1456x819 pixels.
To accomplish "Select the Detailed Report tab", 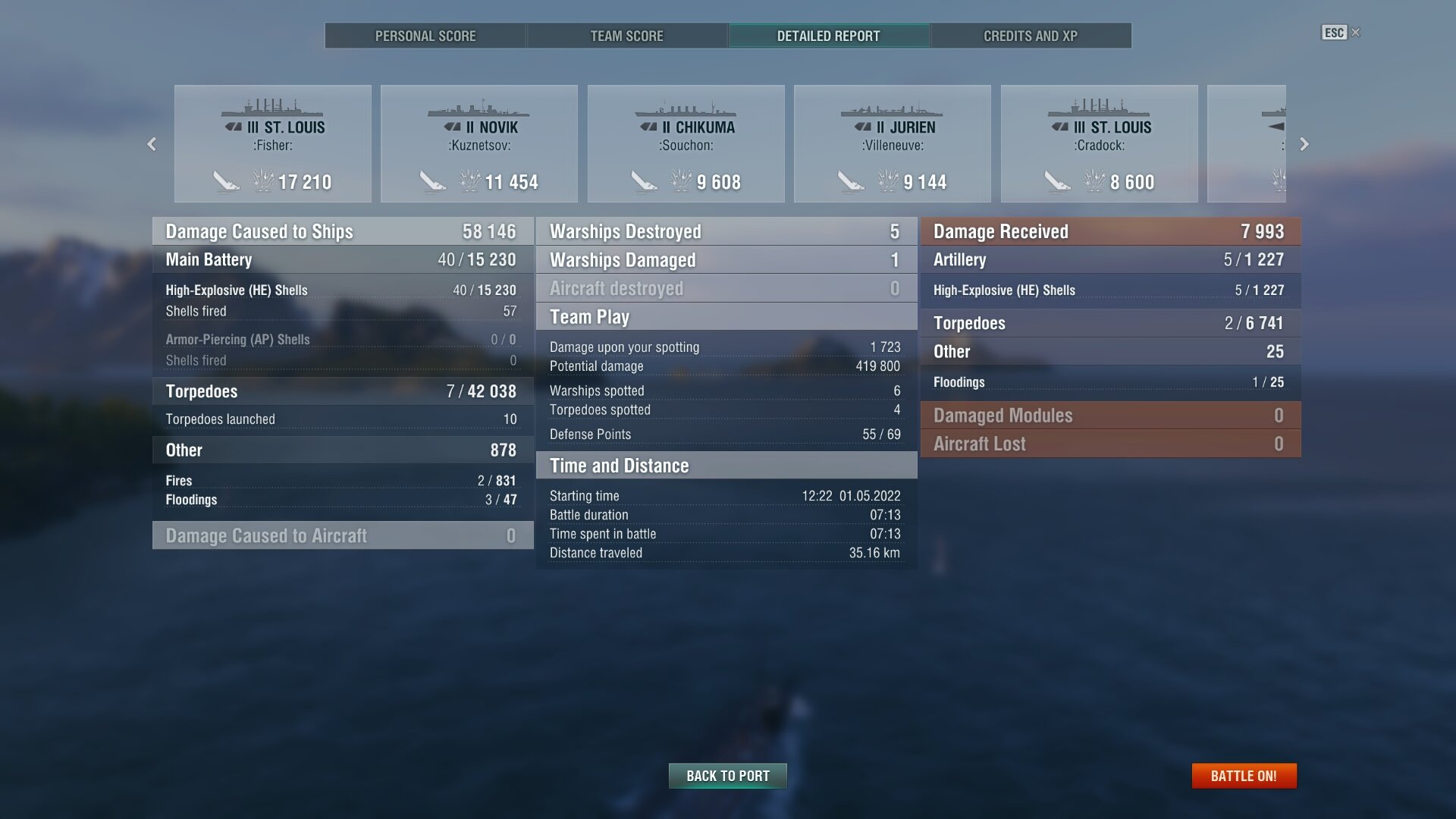I will pos(828,36).
